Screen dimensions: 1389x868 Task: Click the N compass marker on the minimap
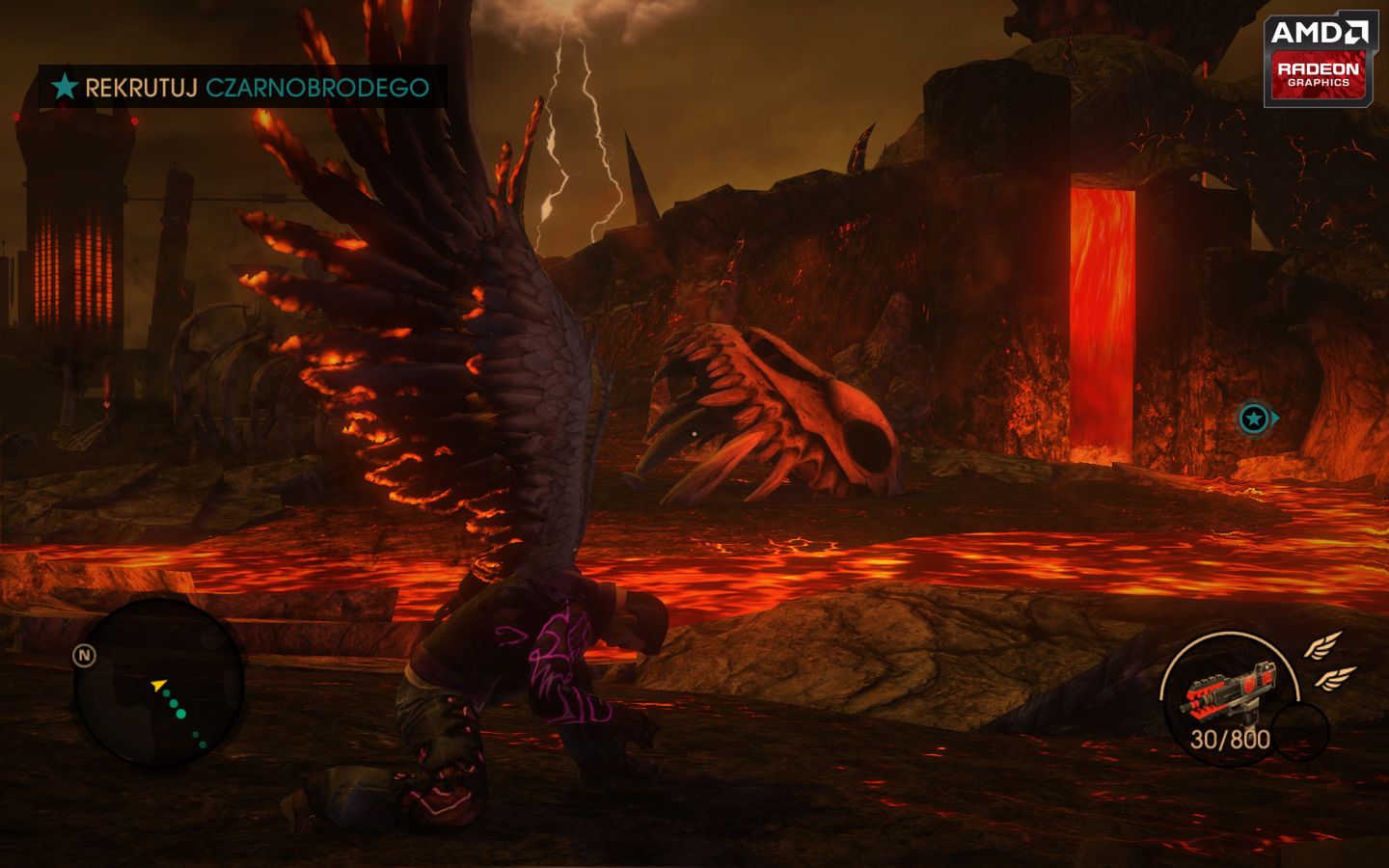(84, 654)
